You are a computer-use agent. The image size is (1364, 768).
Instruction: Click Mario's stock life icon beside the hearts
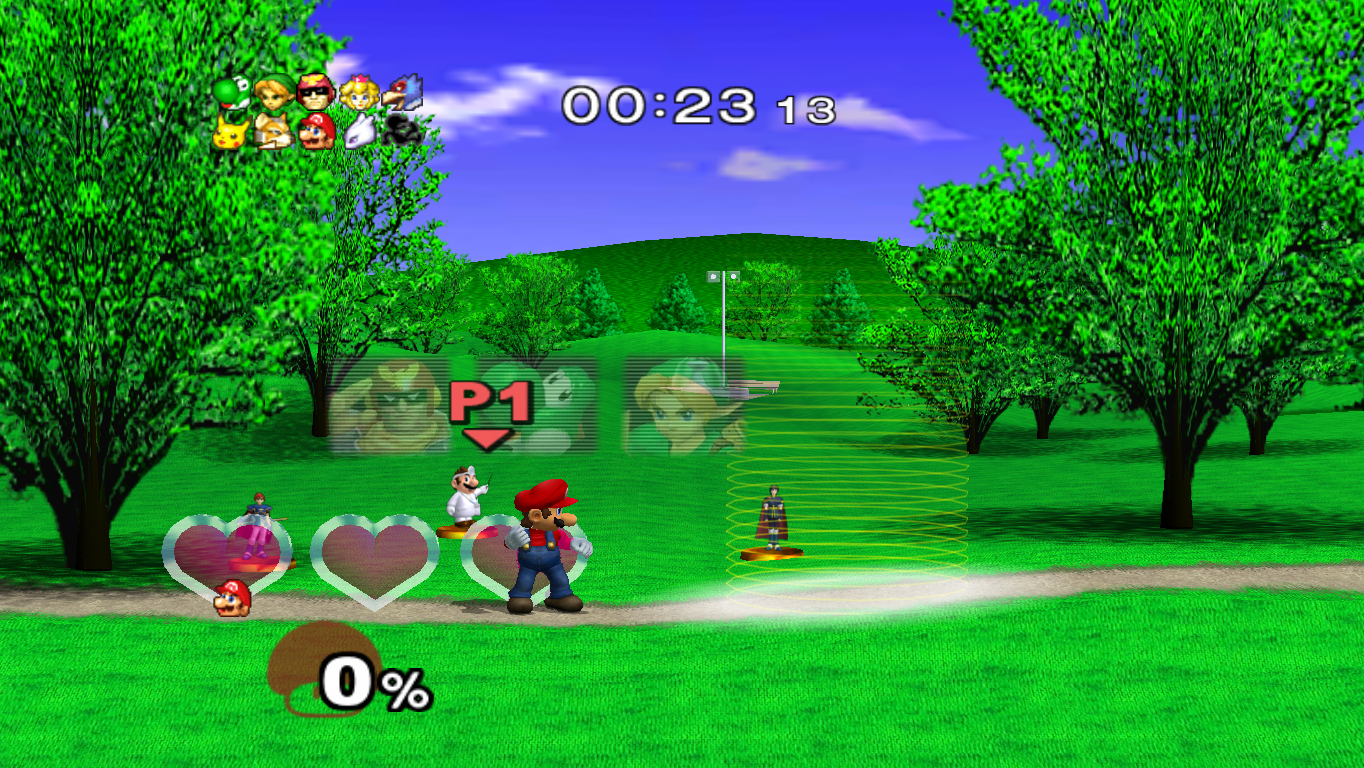point(232,598)
